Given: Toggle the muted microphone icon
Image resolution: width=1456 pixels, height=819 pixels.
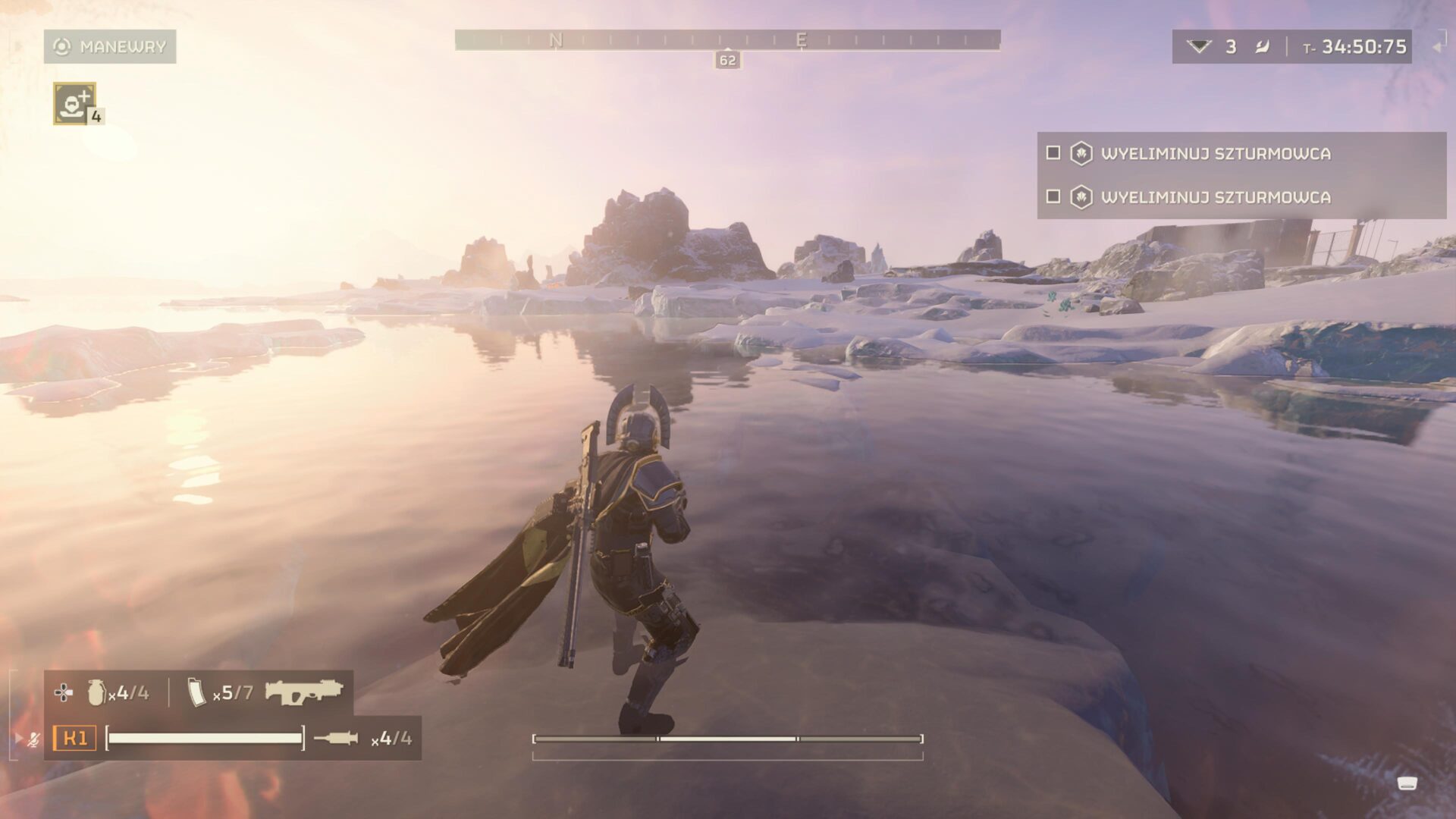Looking at the screenshot, I should 33,739.
